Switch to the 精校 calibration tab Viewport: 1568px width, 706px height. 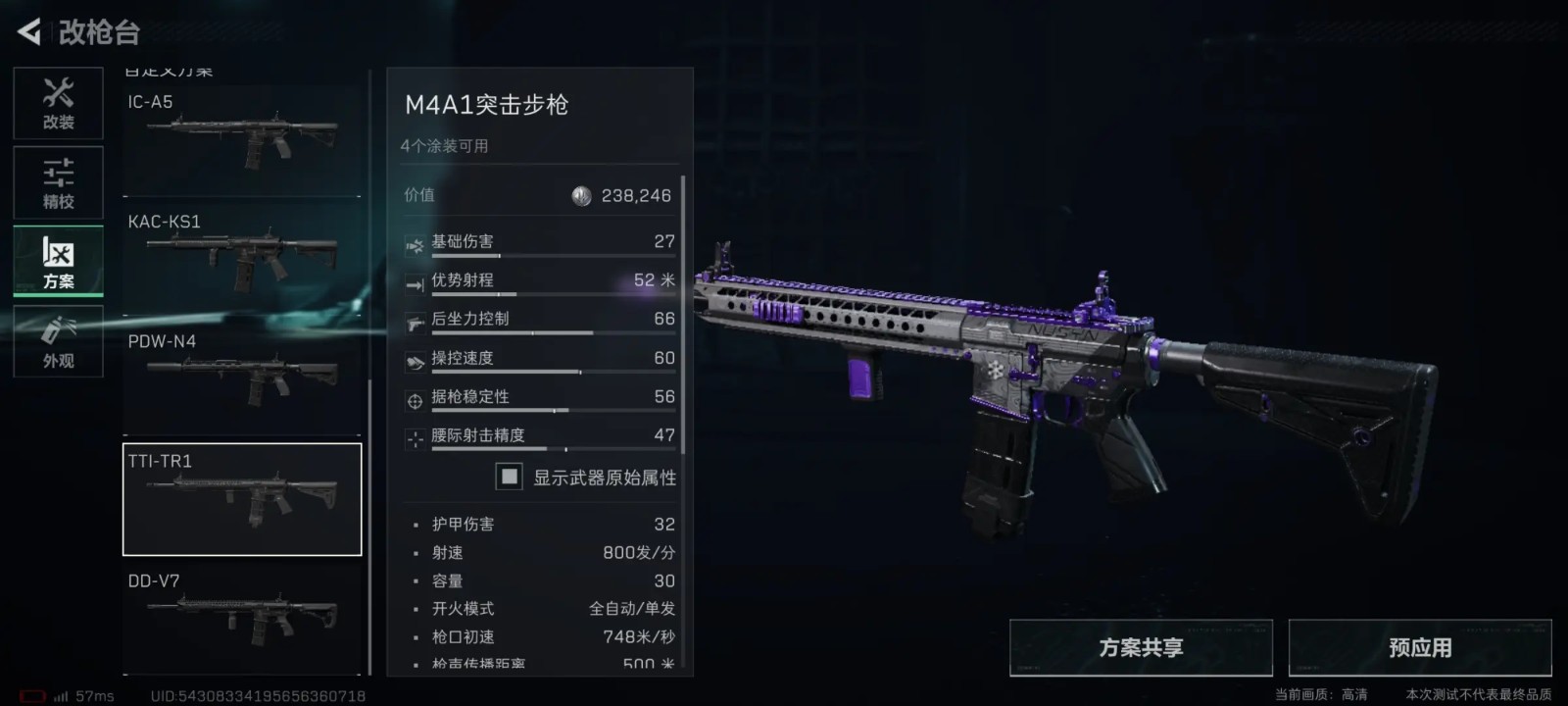58,183
